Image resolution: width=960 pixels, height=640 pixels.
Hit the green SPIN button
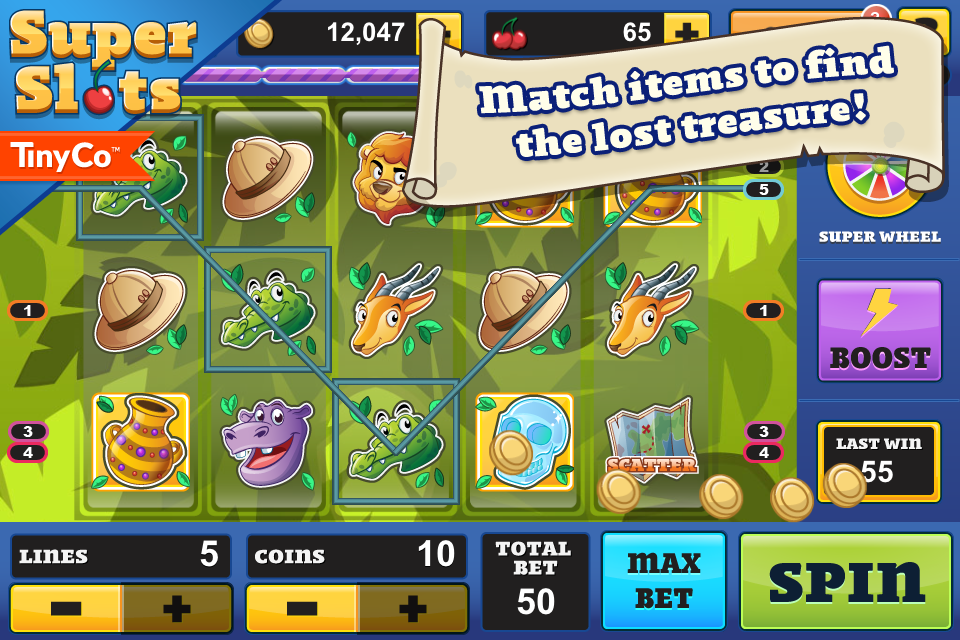click(845, 580)
